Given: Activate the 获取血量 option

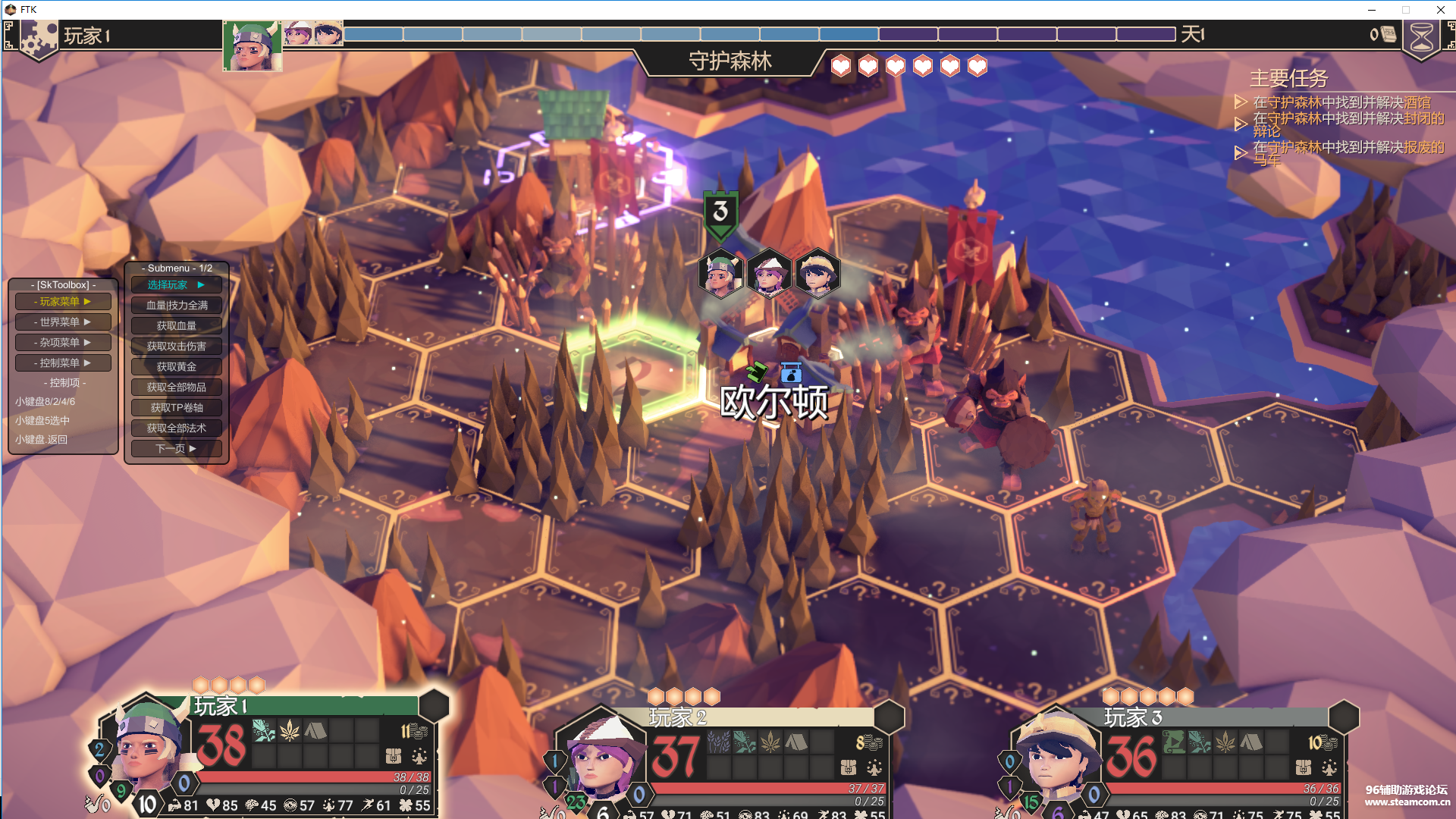Looking at the screenshot, I should [x=176, y=326].
